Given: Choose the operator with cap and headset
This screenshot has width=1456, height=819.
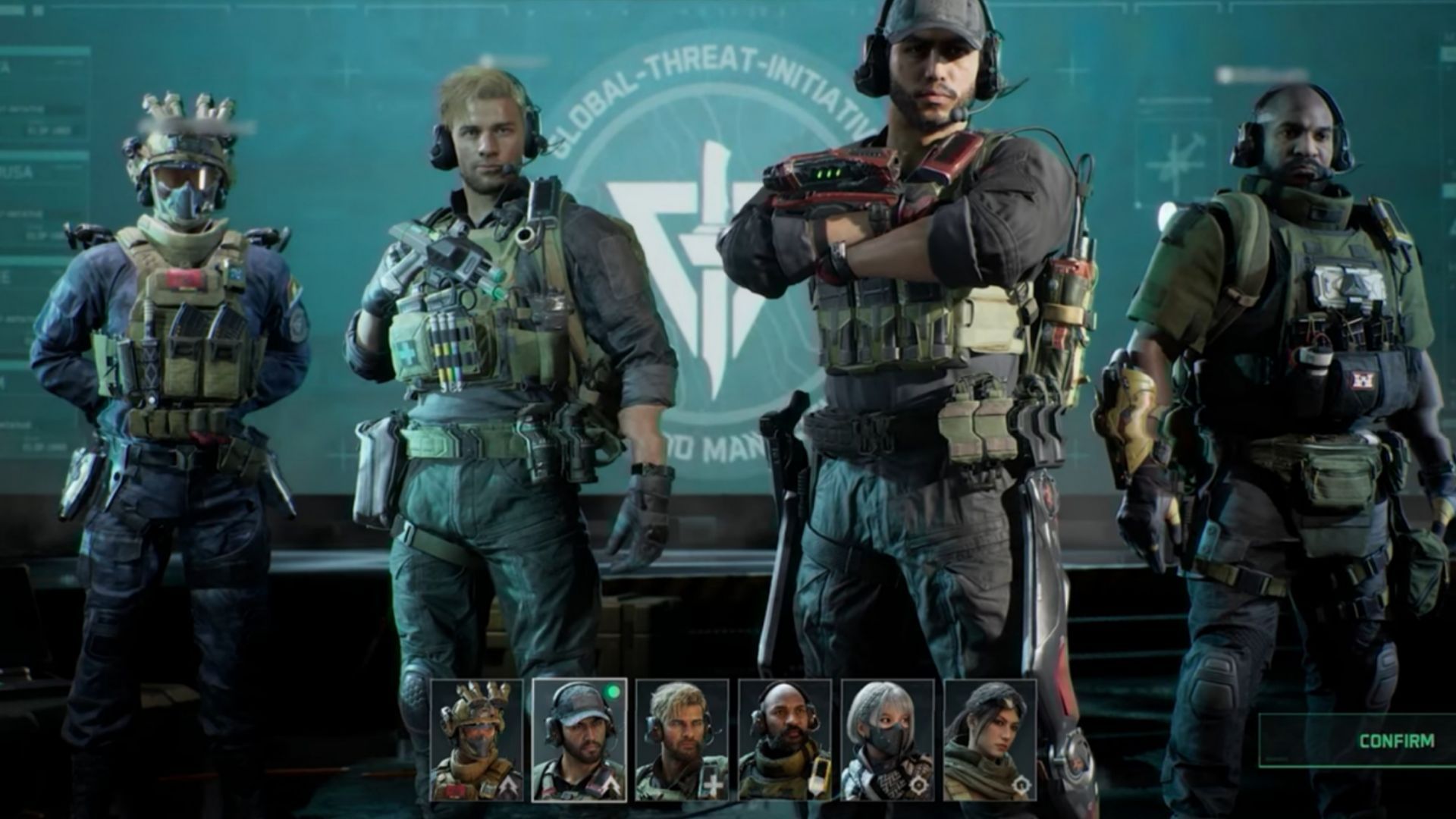Looking at the screenshot, I should (x=579, y=740).
